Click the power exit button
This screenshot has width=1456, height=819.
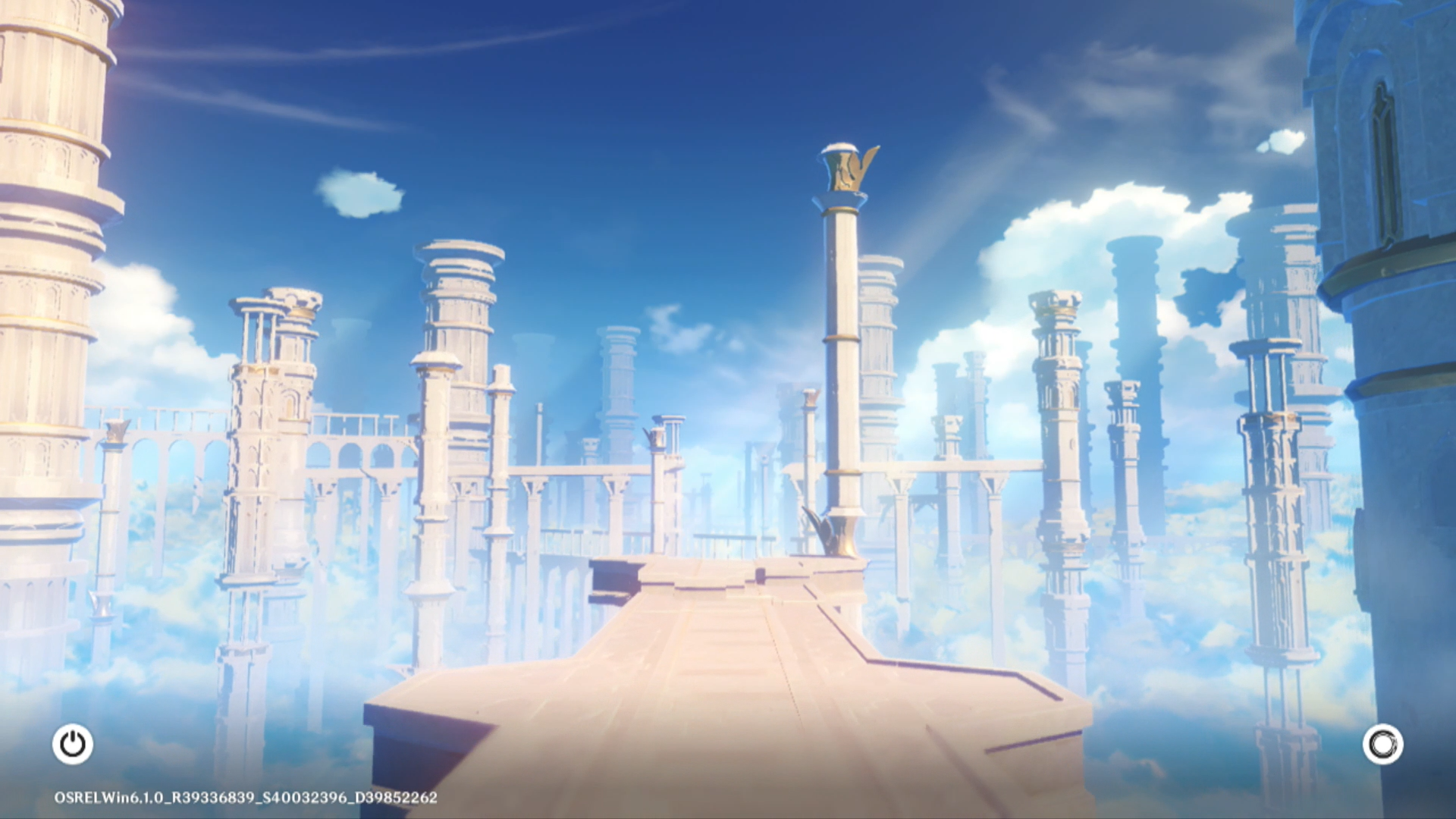pos(73,744)
